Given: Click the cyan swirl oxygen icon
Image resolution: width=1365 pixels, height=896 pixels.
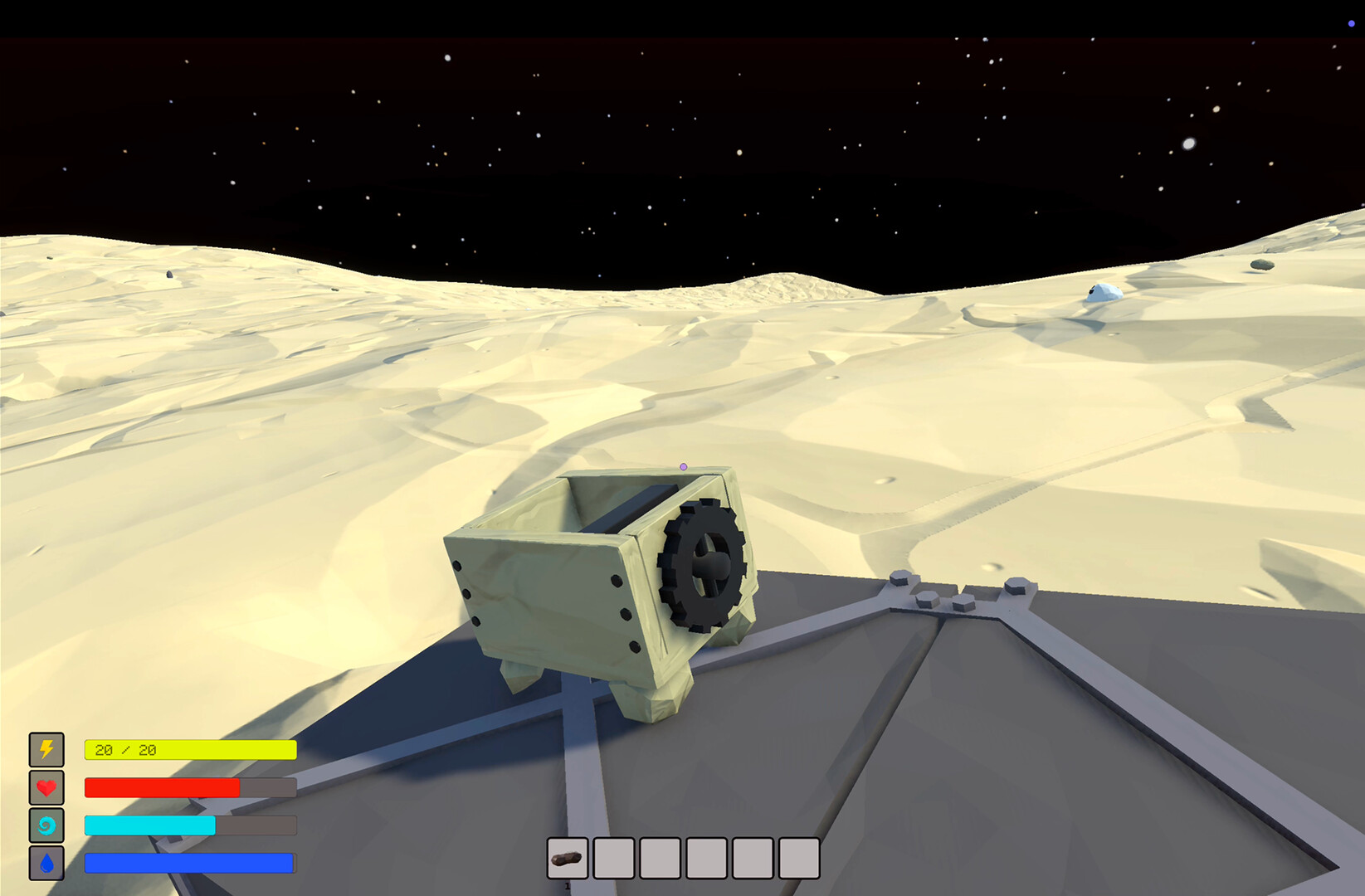Looking at the screenshot, I should click(x=46, y=825).
